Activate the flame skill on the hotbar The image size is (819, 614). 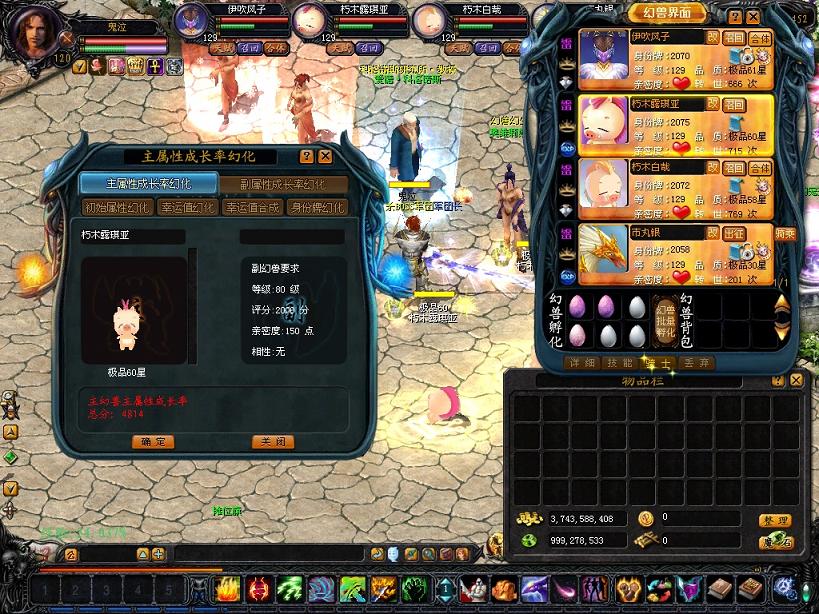pyautogui.click(x=226, y=589)
